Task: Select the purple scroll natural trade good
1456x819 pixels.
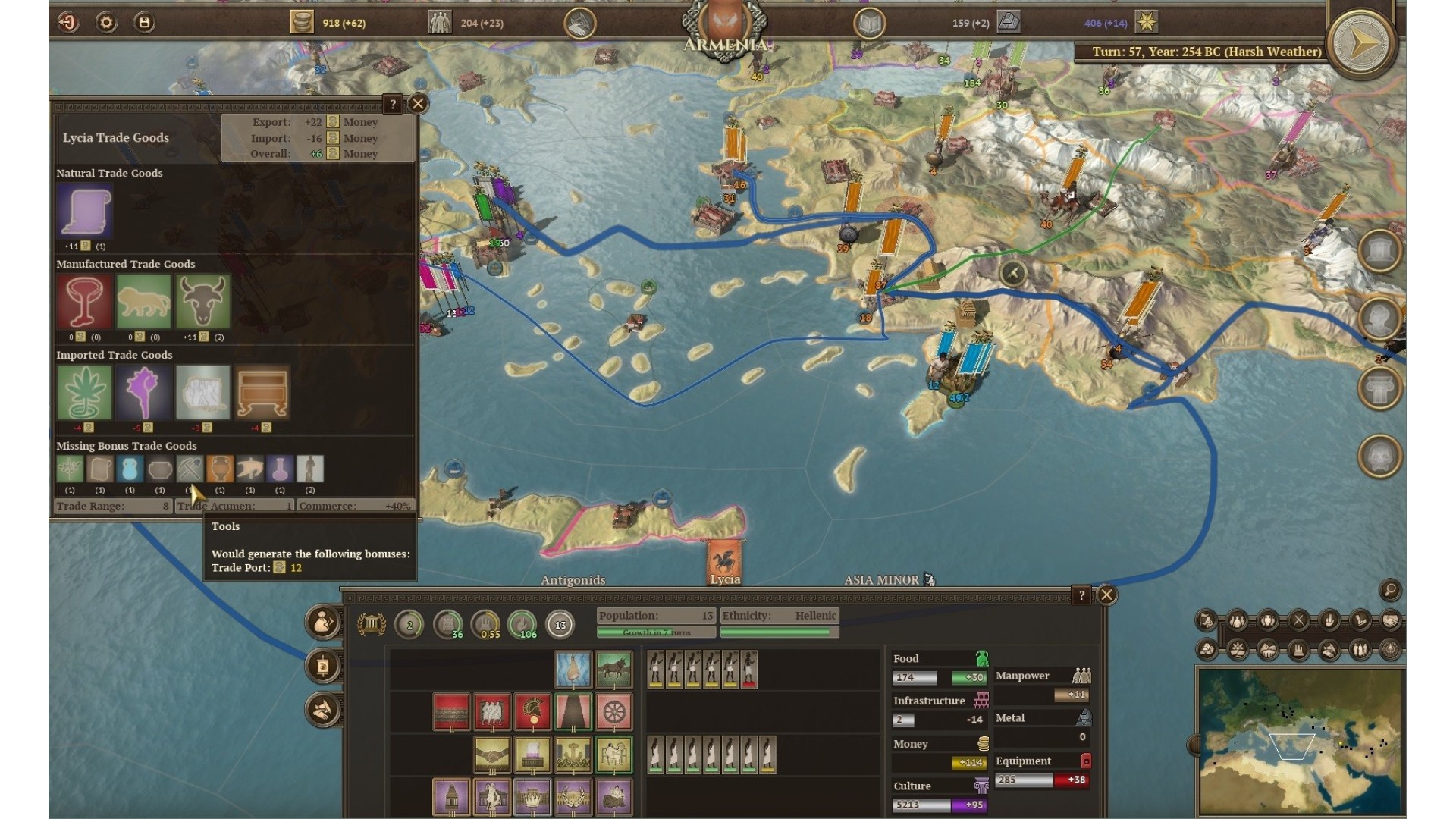Action: (84, 212)
